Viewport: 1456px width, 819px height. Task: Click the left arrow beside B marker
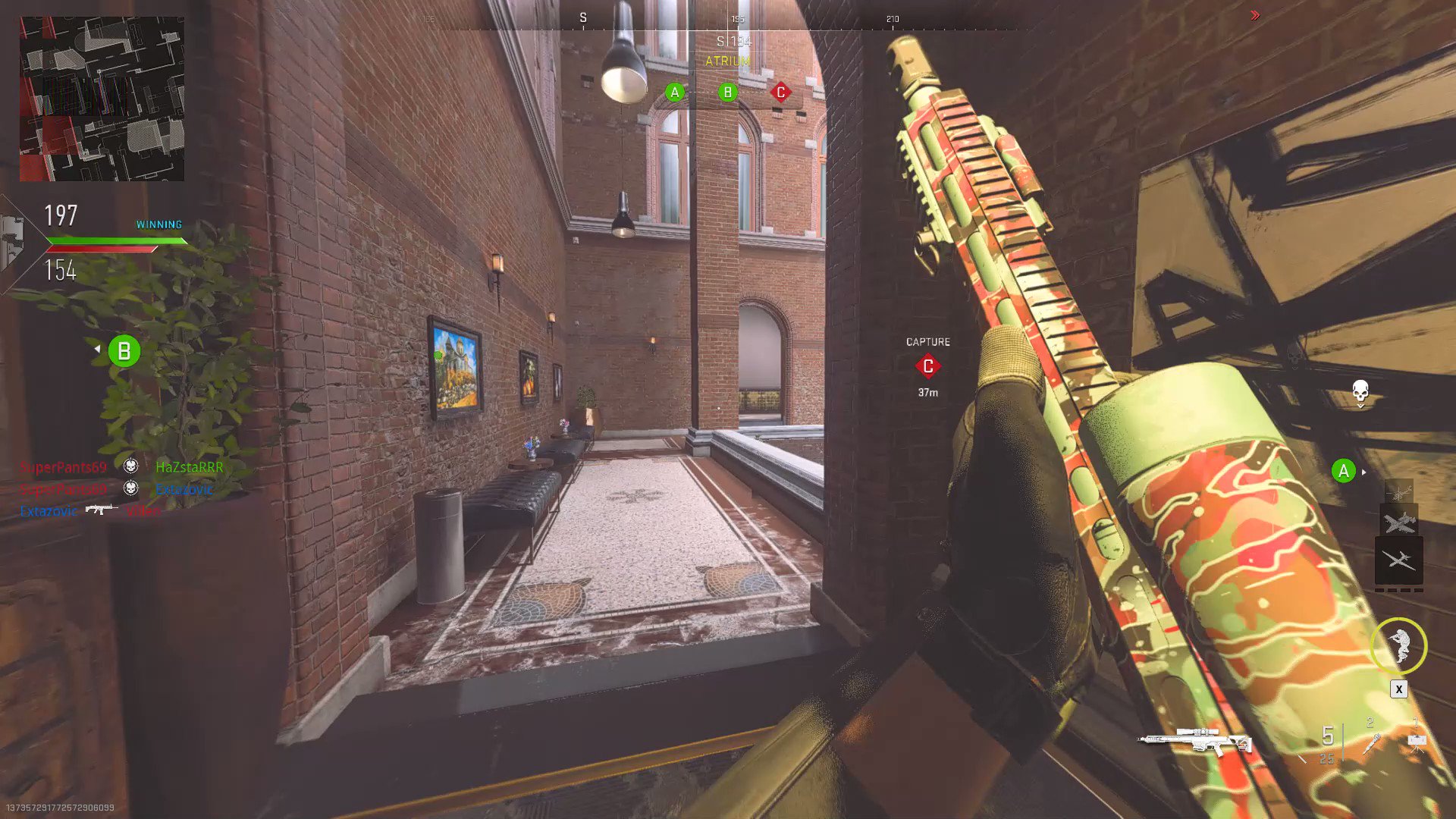(99, 350)
